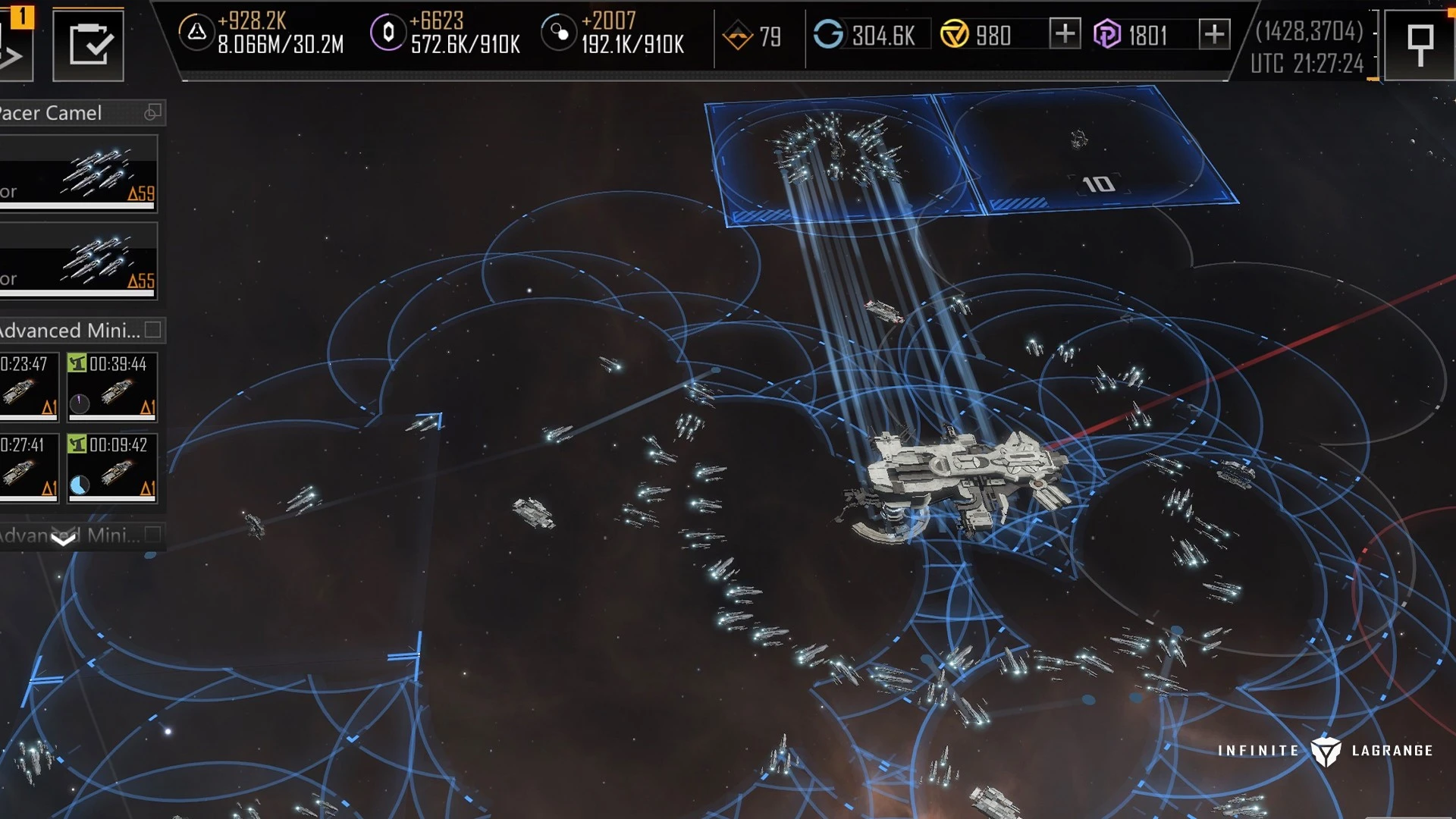The height and width of the screenshot is (819, 1456).
Task: Add more of the purple 1801 currency
Action: 1214,34
